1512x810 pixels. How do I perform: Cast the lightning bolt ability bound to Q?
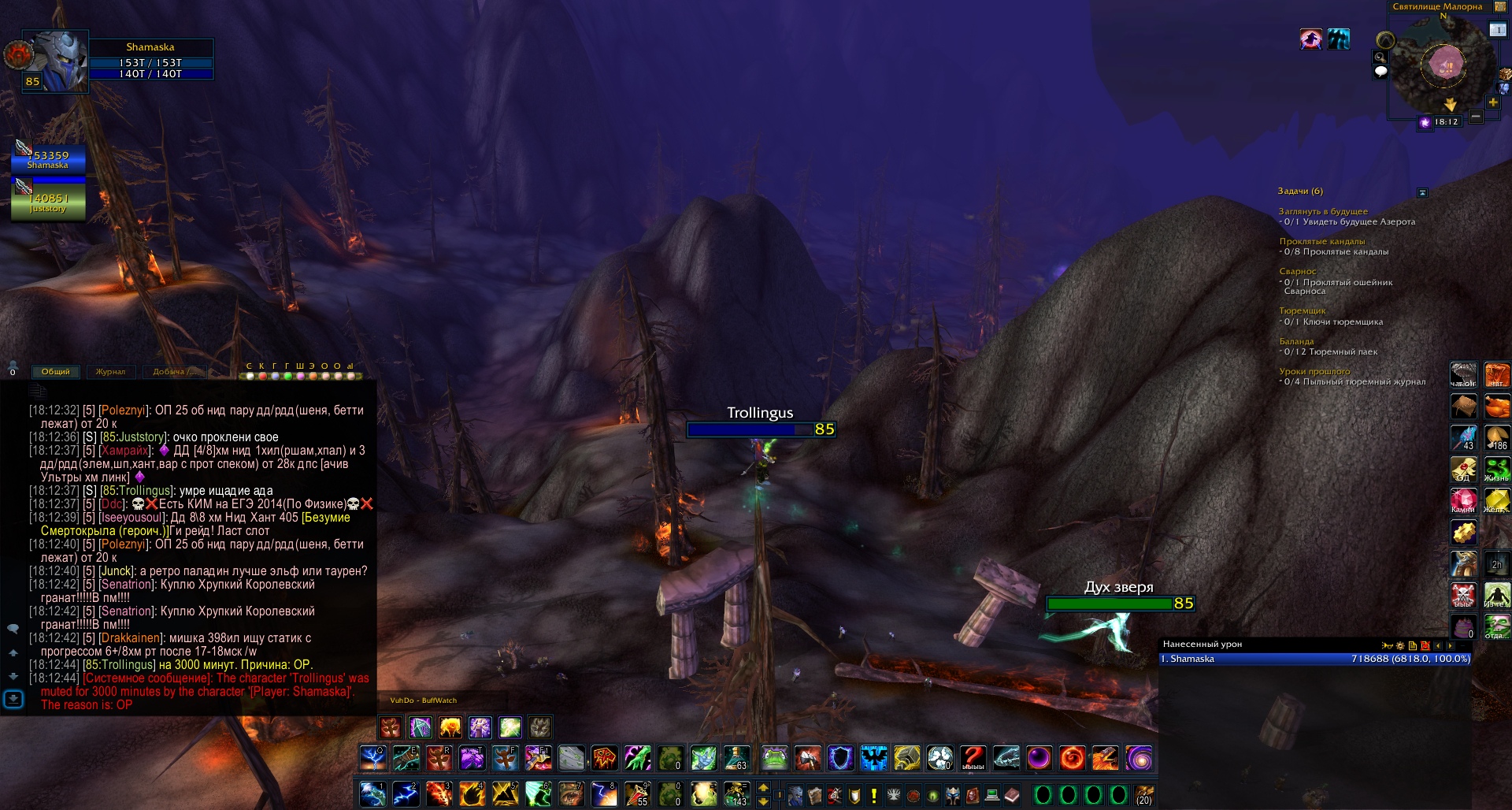(x=372, y=758)
